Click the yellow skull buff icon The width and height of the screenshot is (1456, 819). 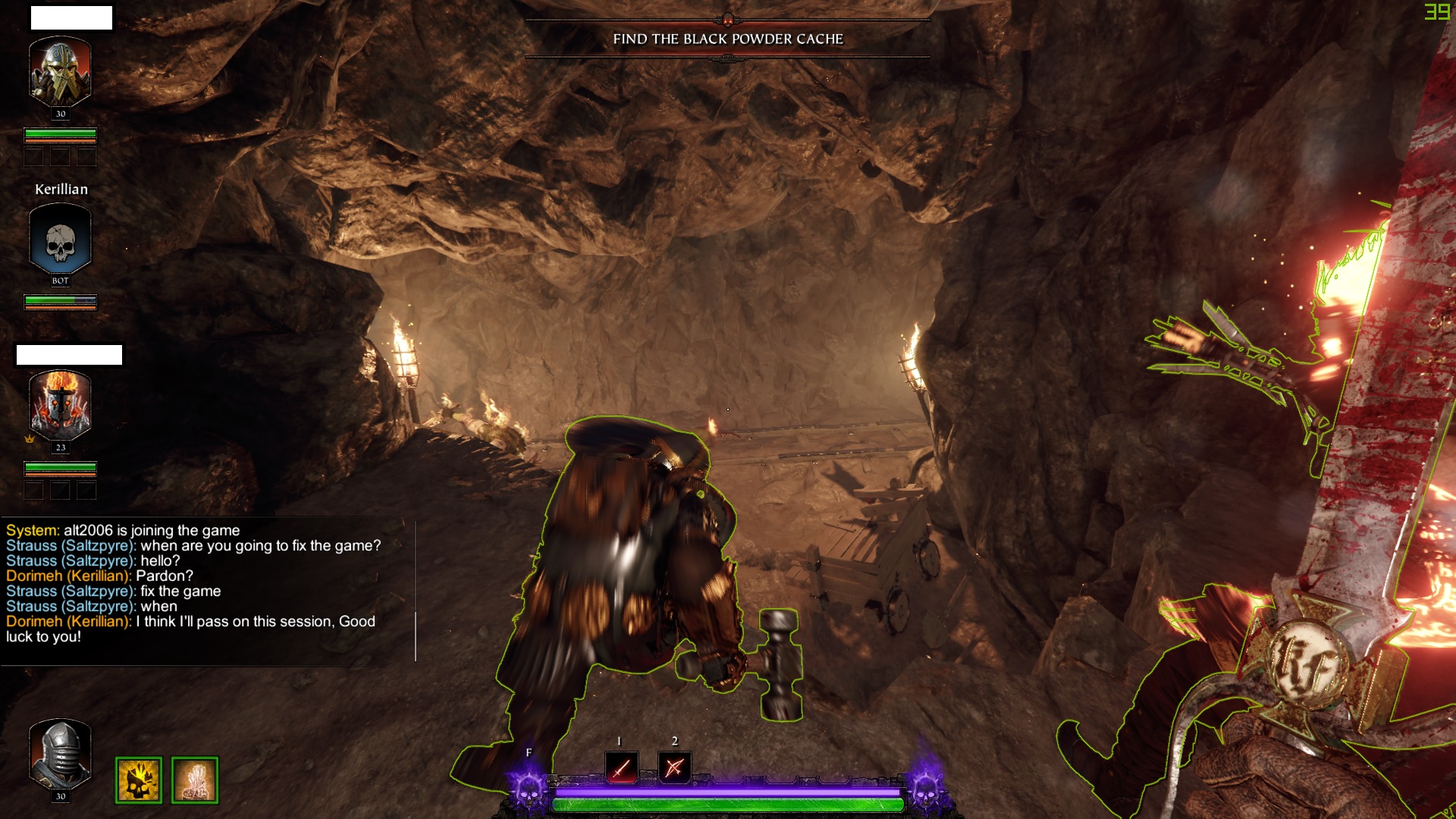[138, 780]
